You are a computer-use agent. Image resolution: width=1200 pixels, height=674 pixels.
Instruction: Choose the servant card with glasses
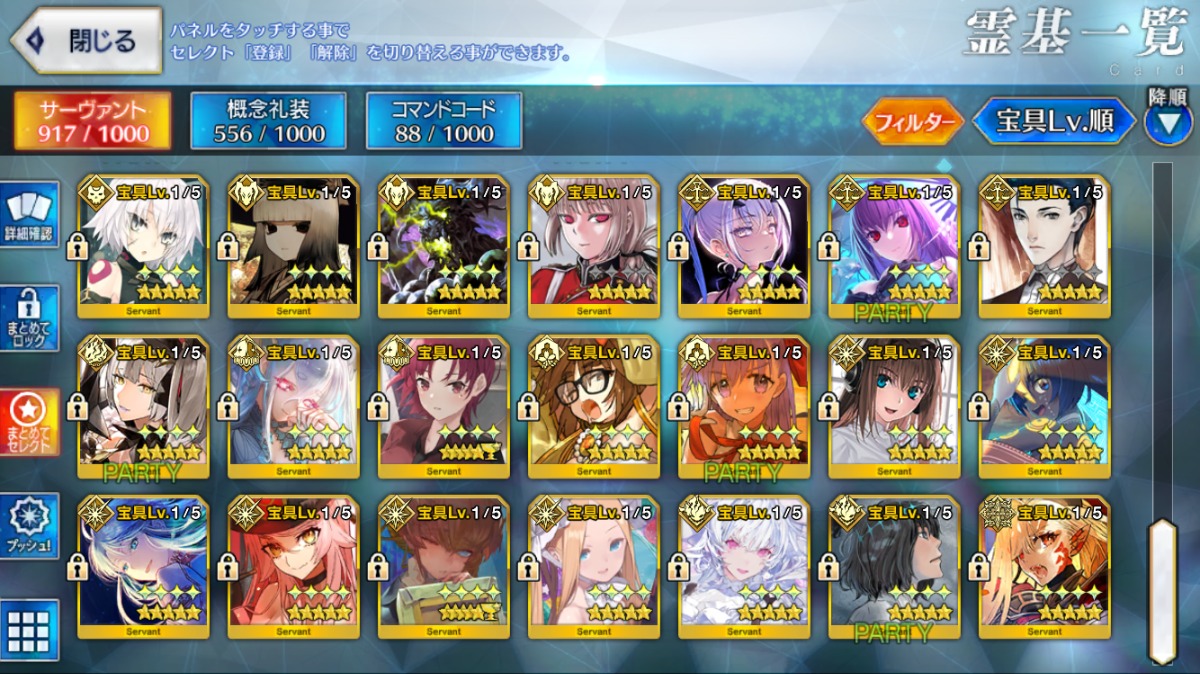(594, 405)
